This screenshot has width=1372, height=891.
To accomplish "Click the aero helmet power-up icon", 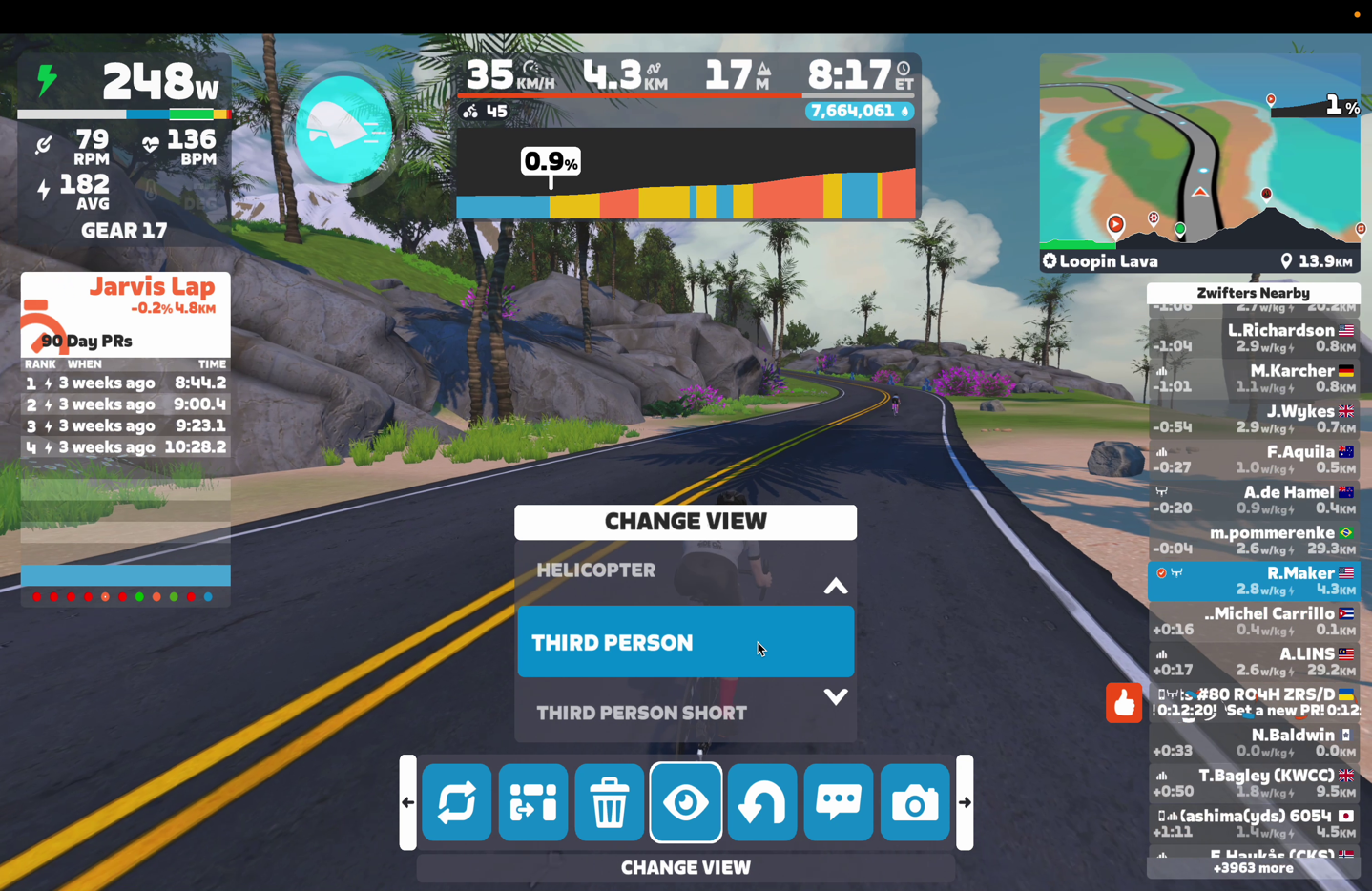I will click(343, 129).
